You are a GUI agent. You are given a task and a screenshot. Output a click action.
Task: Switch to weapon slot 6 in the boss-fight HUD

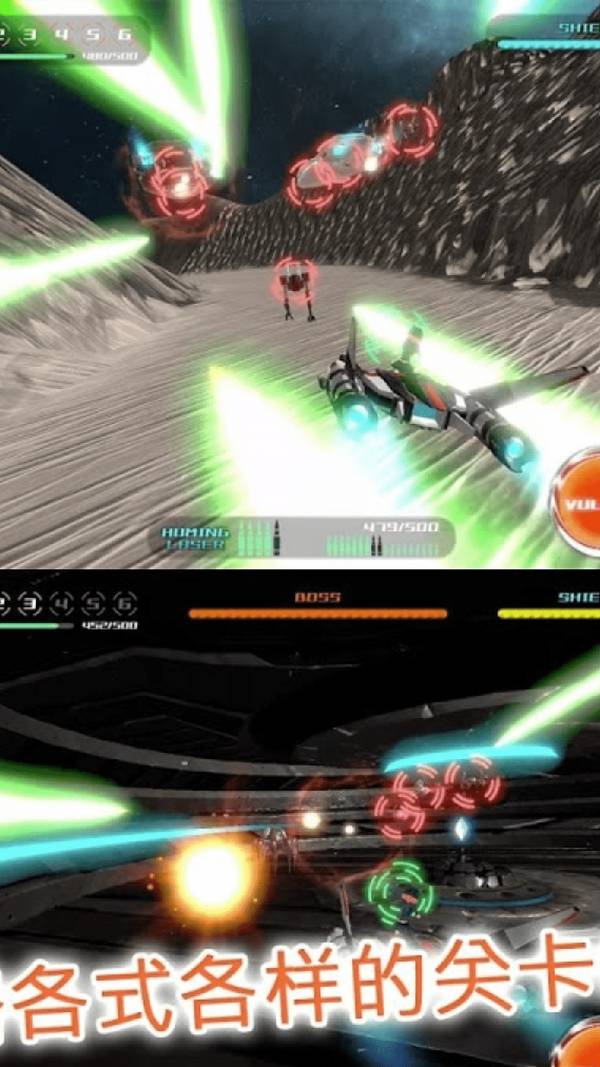point(125,603)
